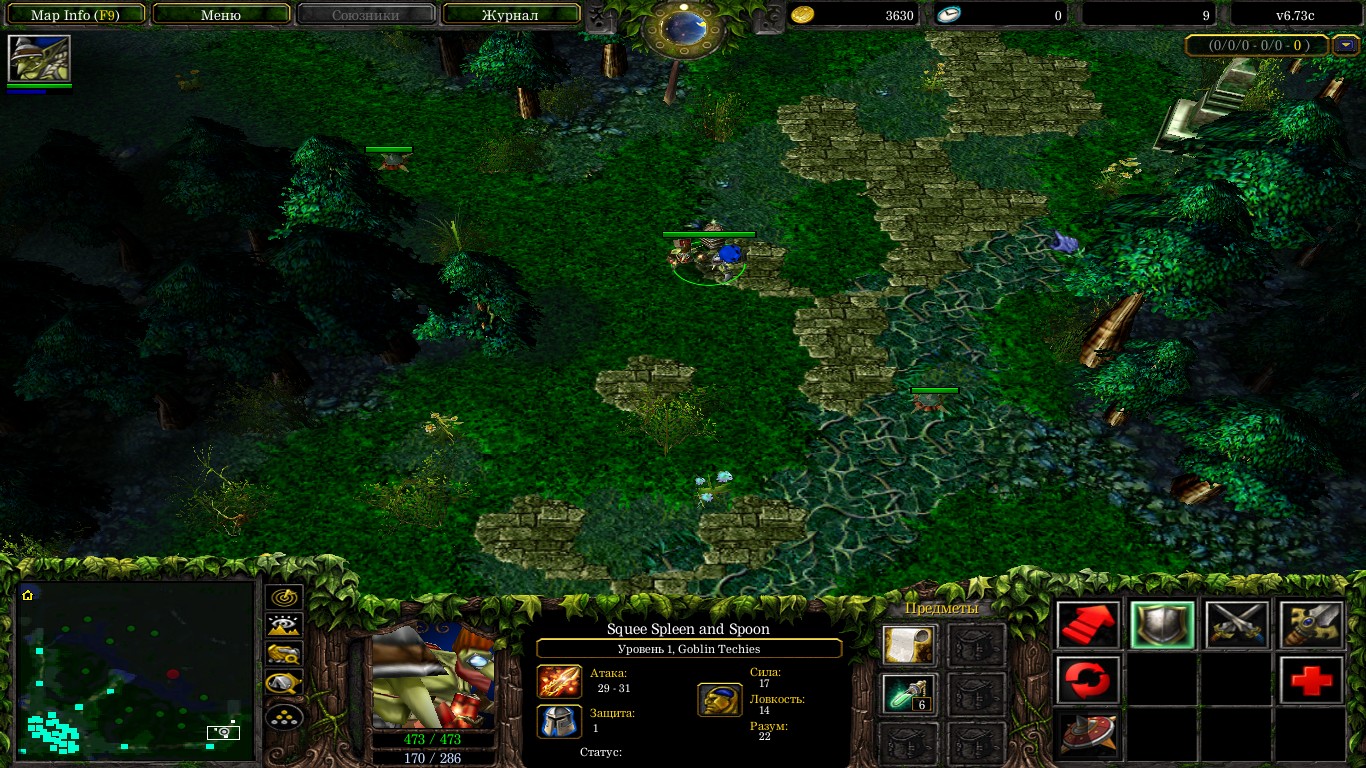Click the Goblin Techies 3D portrait
Screen dimensions: 1366x768
432,676
